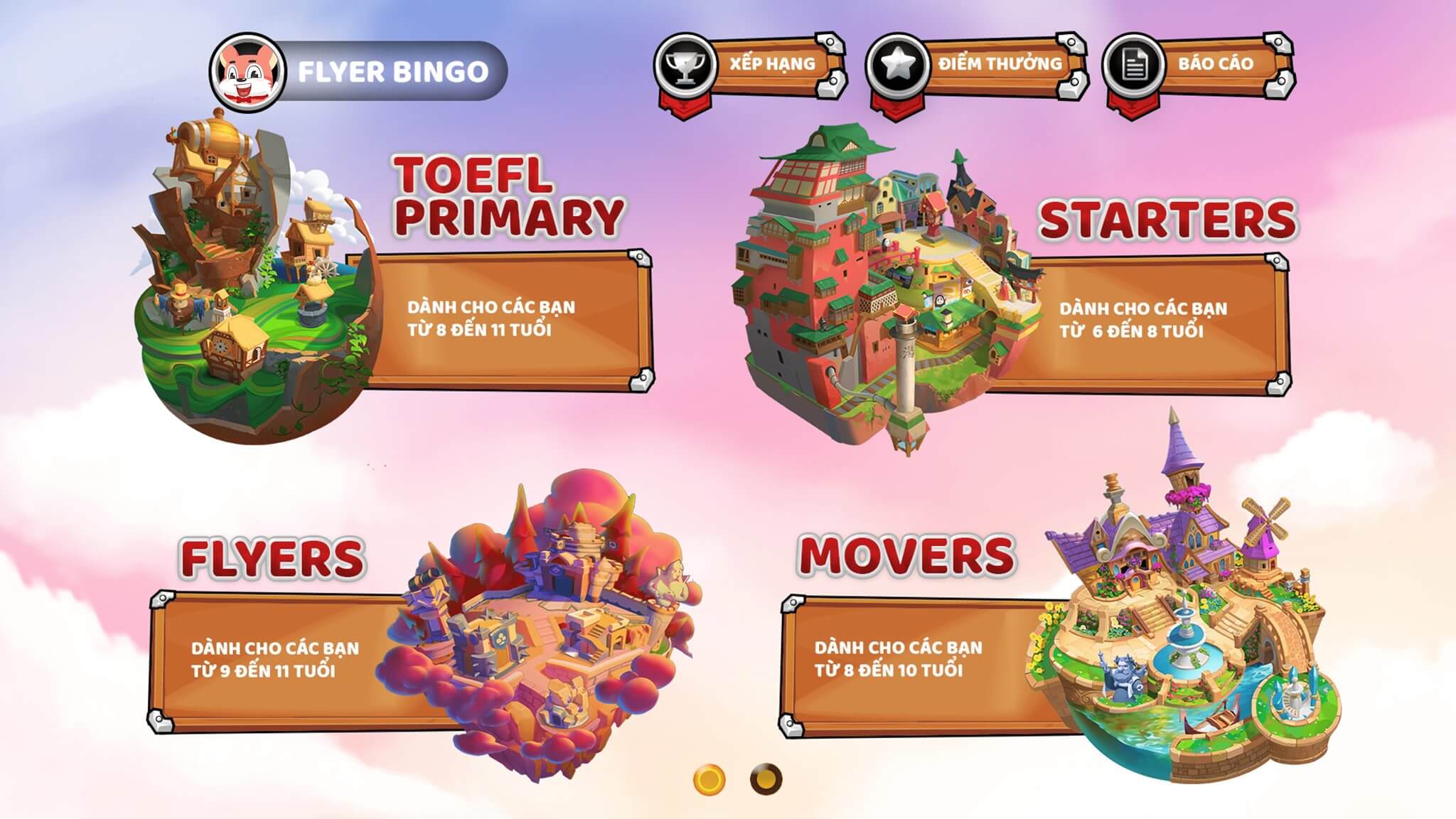Open the Xếp Hạng ranking button

[751, 65]
